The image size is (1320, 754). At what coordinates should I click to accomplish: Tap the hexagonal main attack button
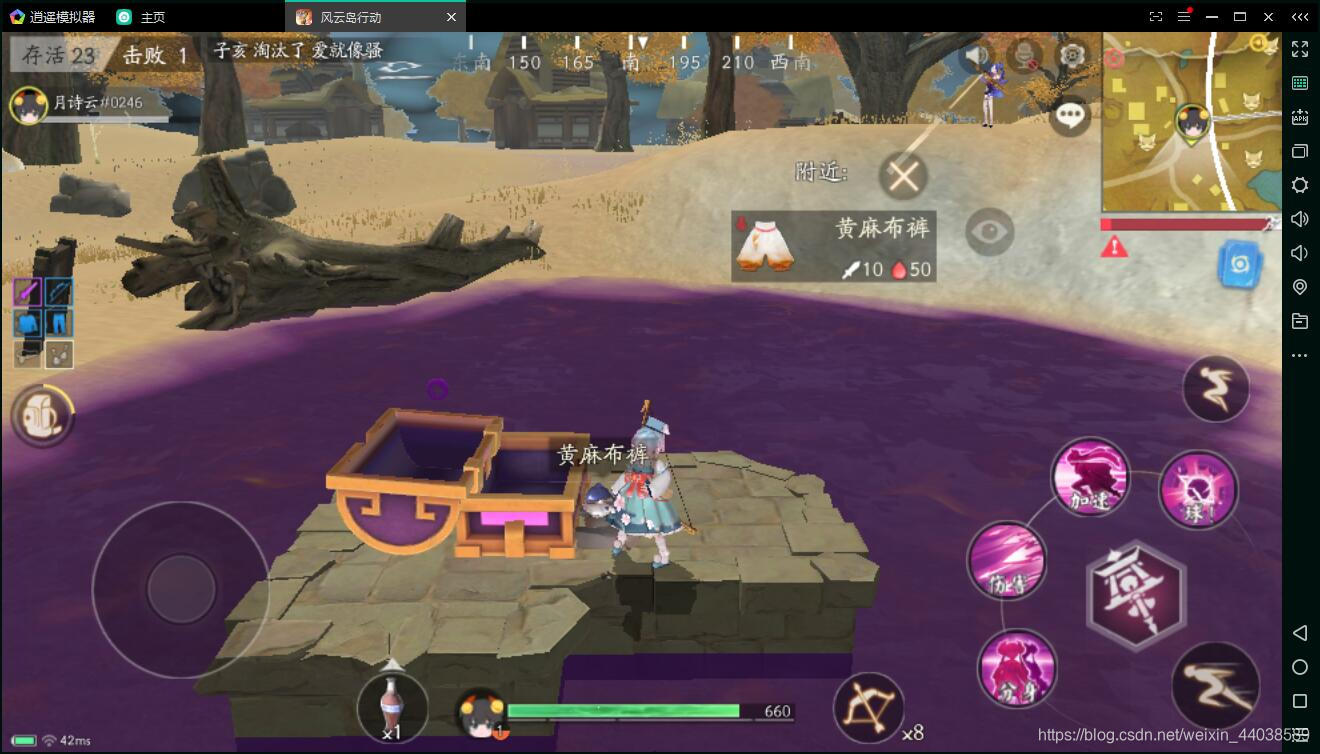click(1136, 594)
